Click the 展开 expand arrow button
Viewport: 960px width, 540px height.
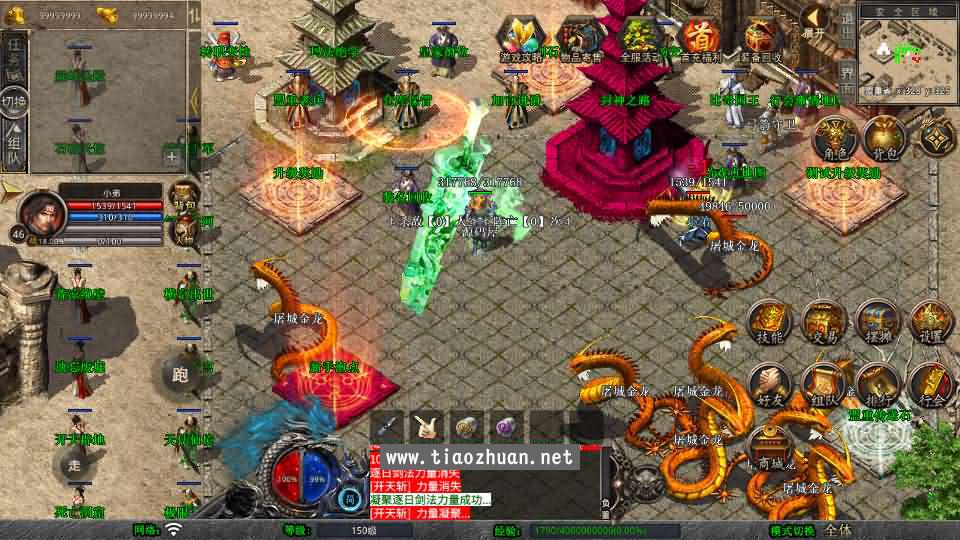pyautogui.click(x=815, y=20)
